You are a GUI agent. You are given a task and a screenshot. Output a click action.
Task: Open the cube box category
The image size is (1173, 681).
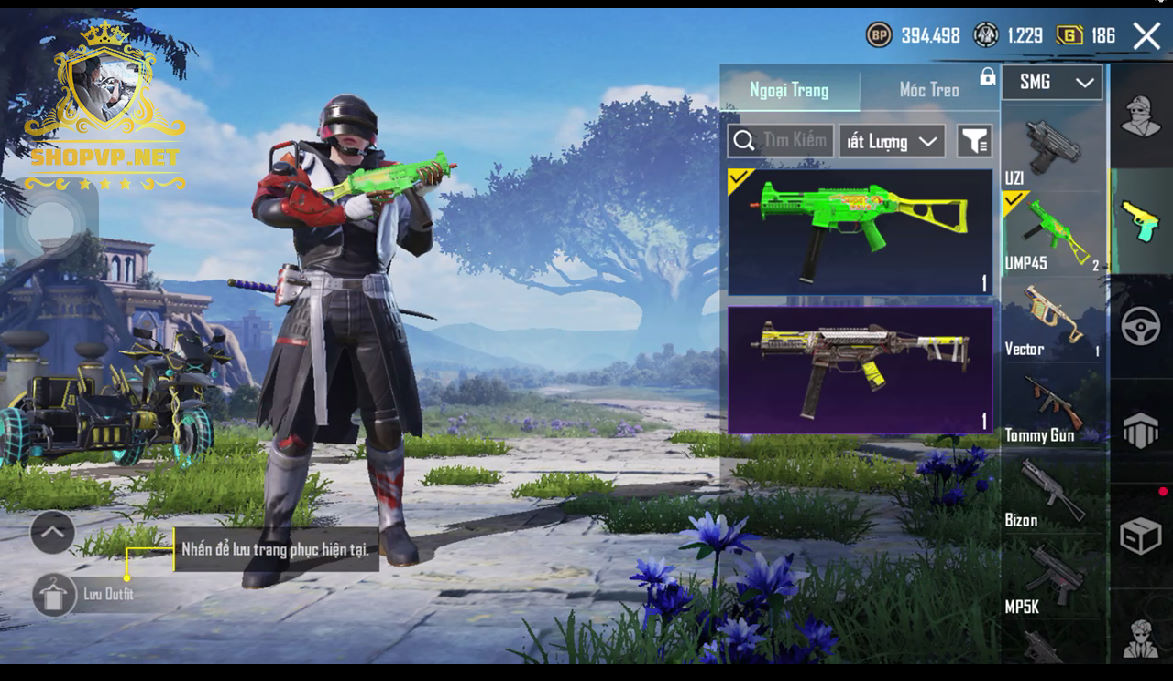(1141, 537)
